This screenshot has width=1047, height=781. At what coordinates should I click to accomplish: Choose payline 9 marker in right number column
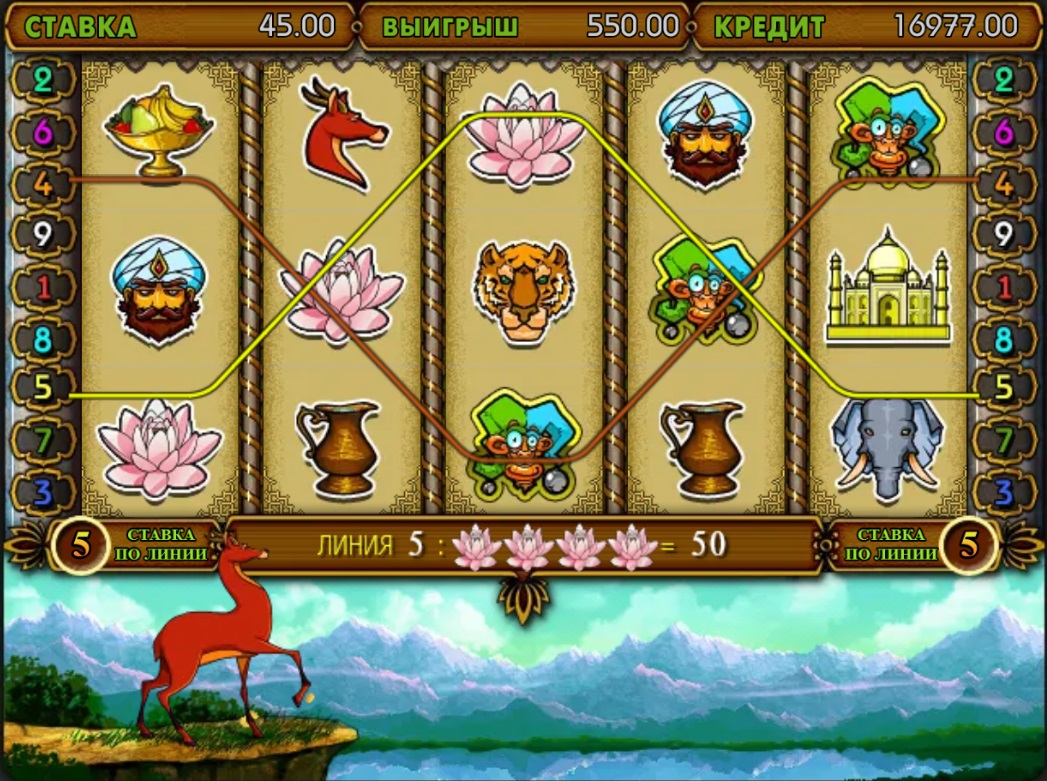pyautogui.click(x=1005, y=236)
